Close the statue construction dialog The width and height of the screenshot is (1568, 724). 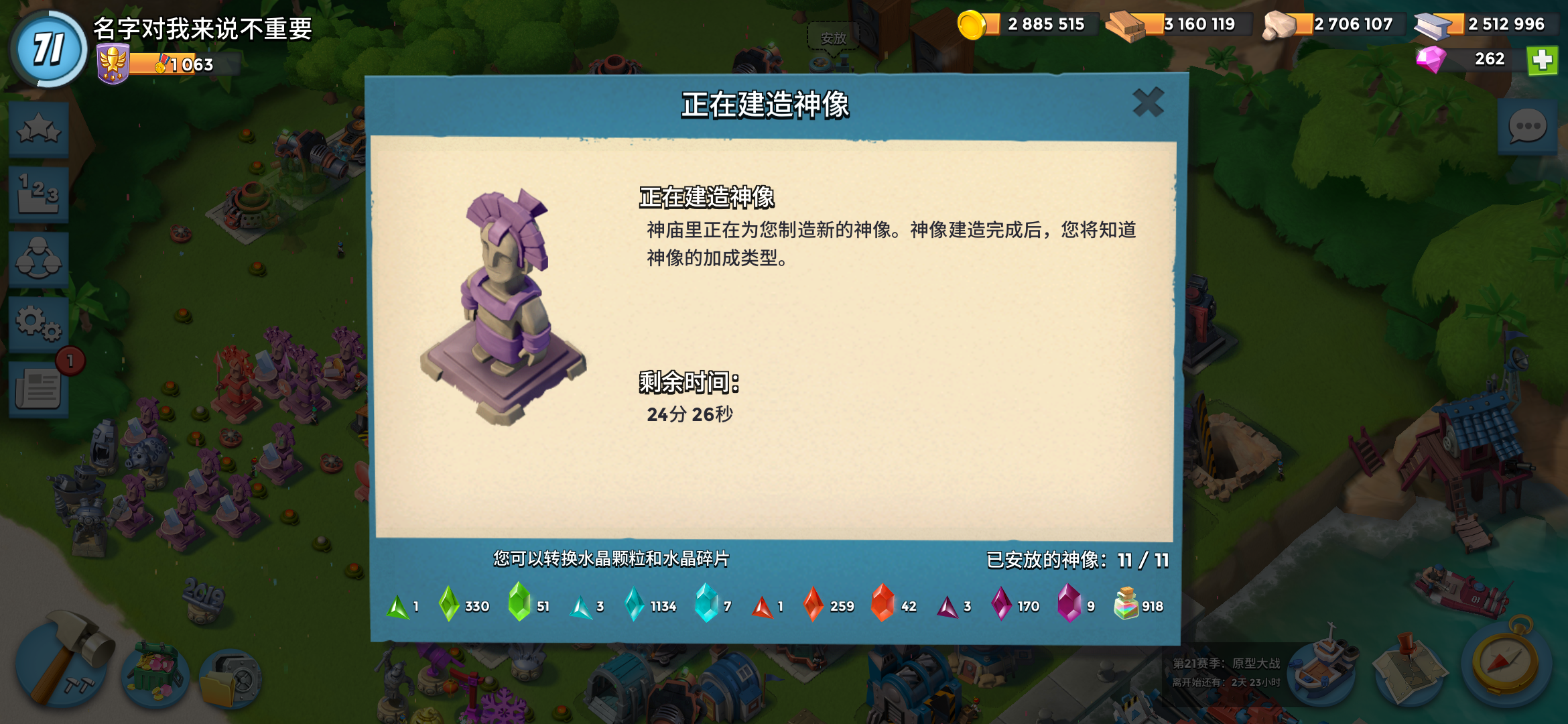click(x=1147, y=102)
